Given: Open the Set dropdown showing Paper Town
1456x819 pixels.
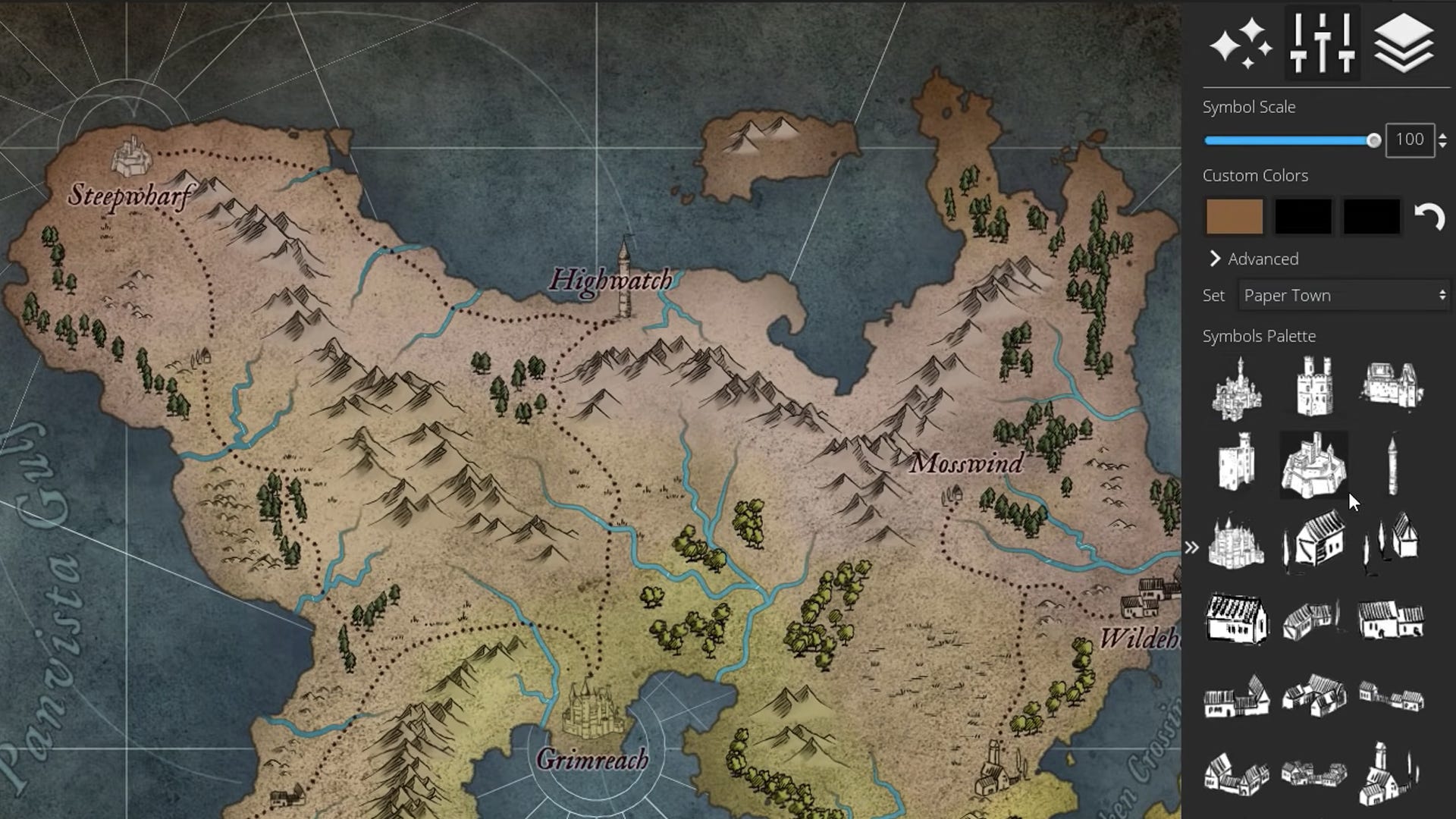Looking at the screenshot, I should click(1342, 296).
